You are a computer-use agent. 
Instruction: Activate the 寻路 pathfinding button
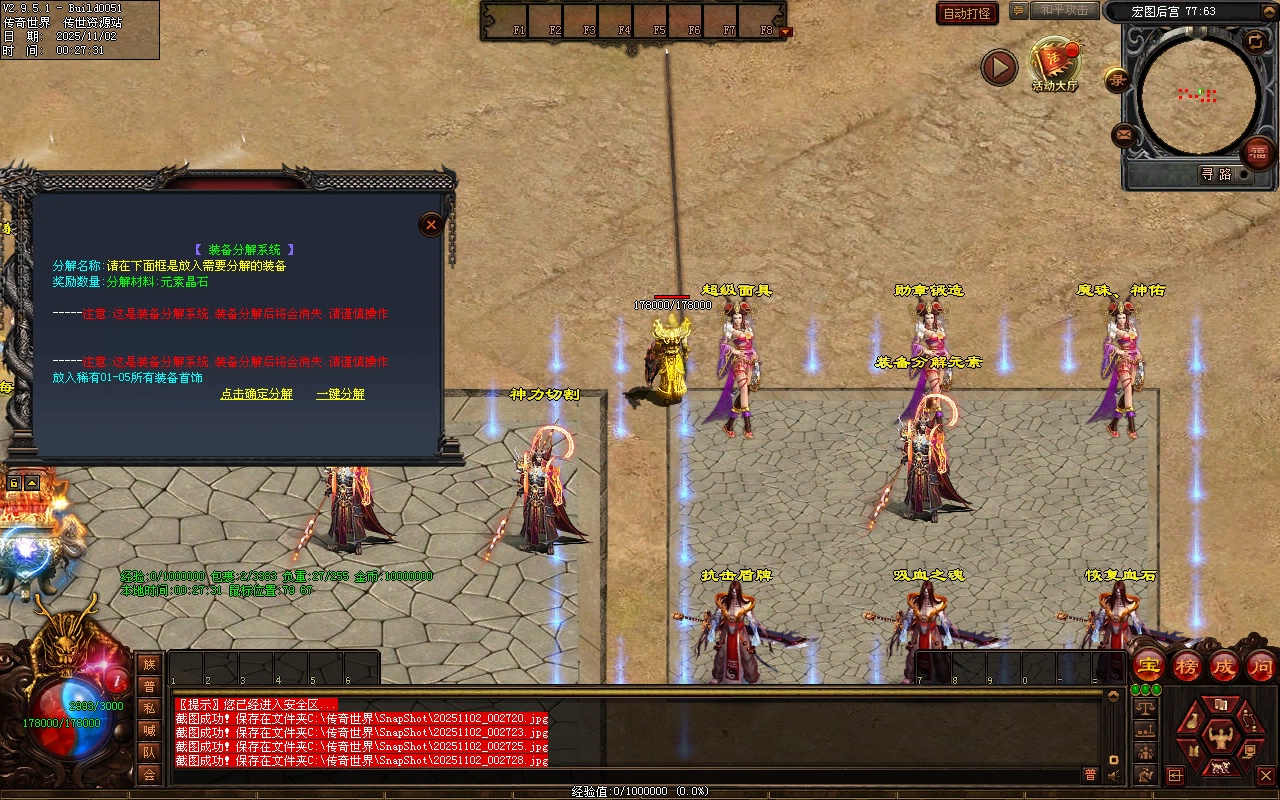click(1216, 174)
